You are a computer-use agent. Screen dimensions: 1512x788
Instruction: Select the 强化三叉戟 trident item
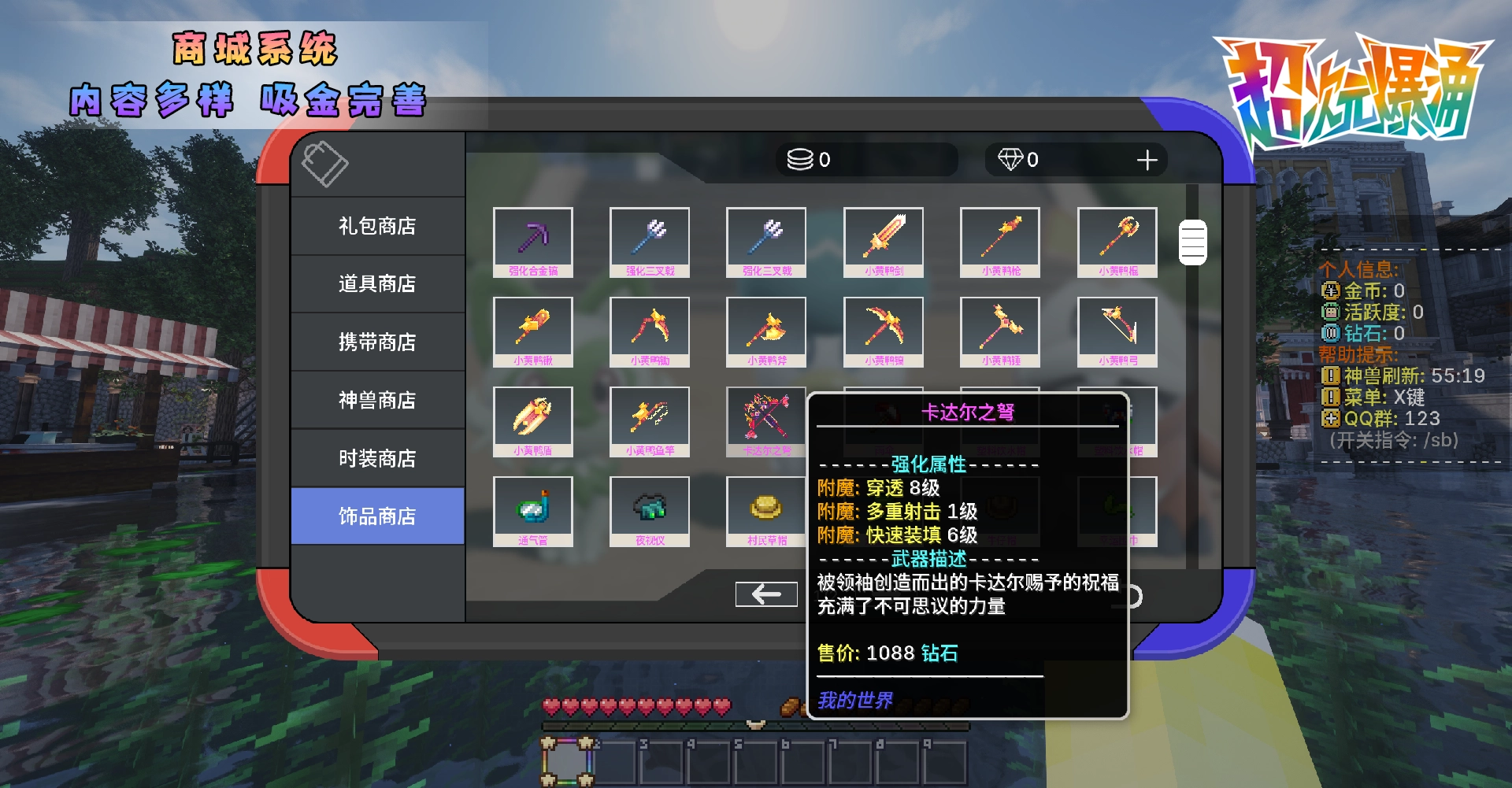(x=649, y=242)
